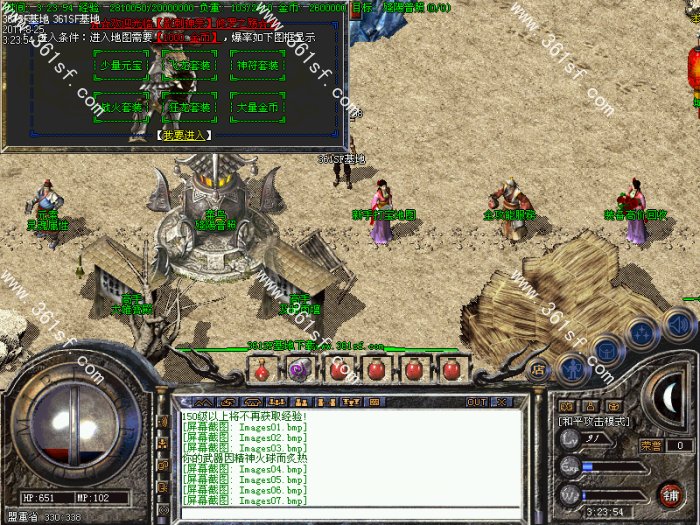Click the OUT button above the chat

tap(477, 401)
